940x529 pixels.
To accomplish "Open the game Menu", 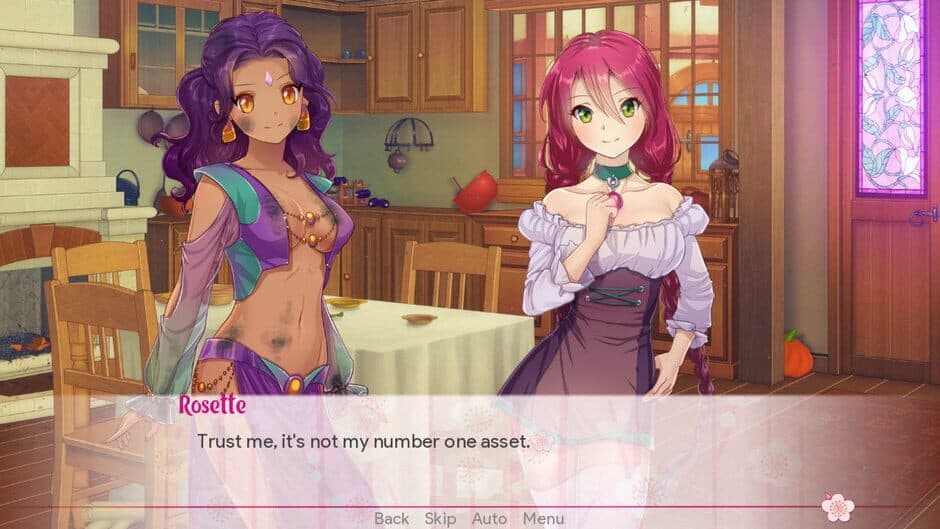I will click(543, 518).
